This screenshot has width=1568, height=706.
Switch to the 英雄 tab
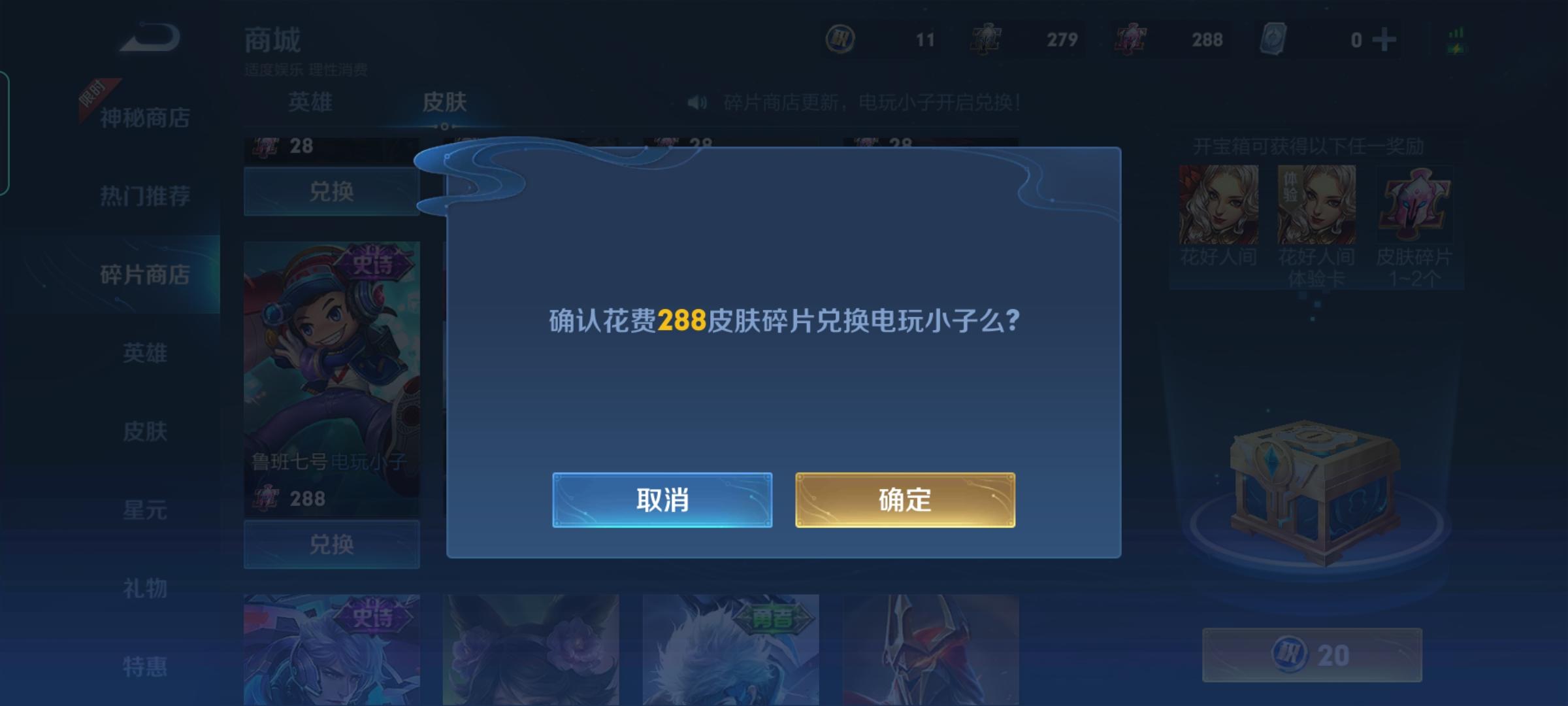tap(312, 101)
